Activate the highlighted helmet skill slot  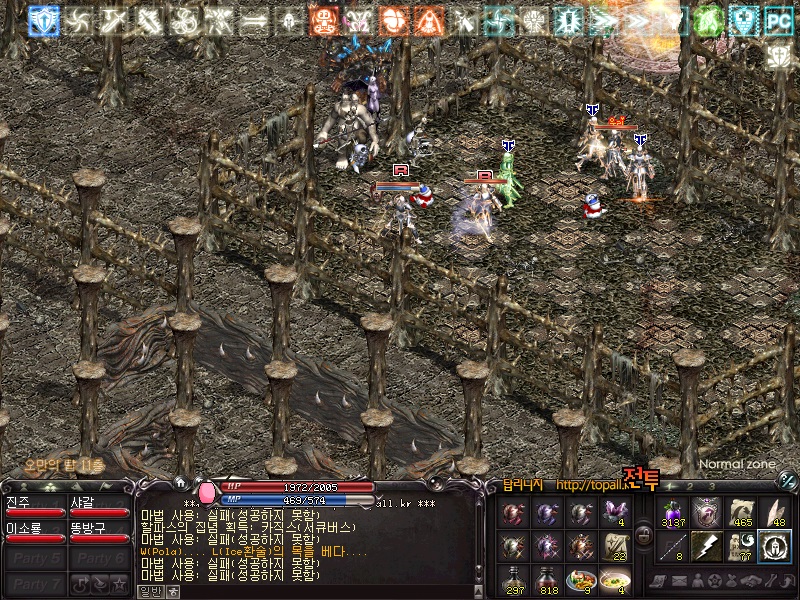773,546
